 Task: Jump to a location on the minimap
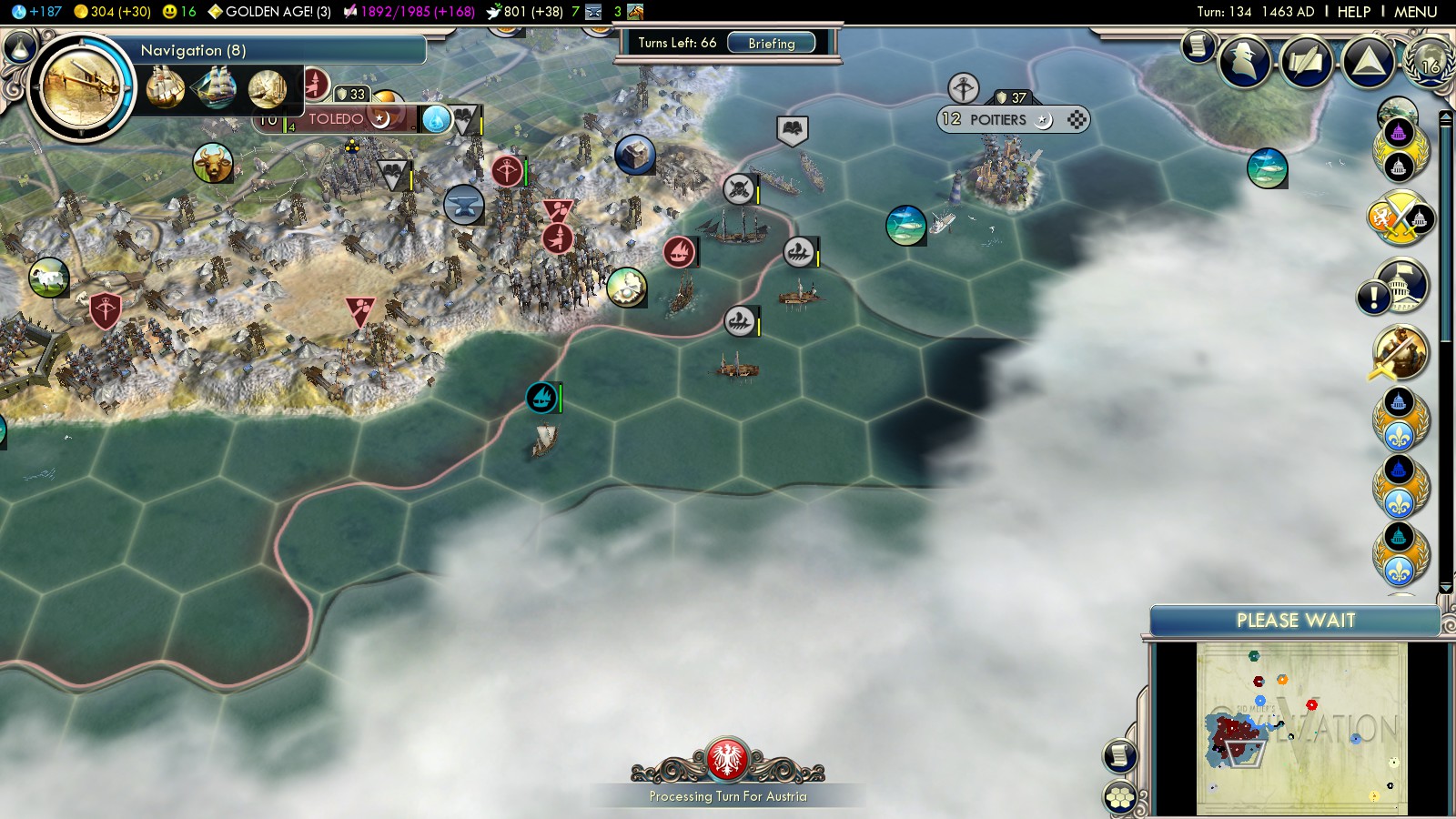pos(1301,728)
